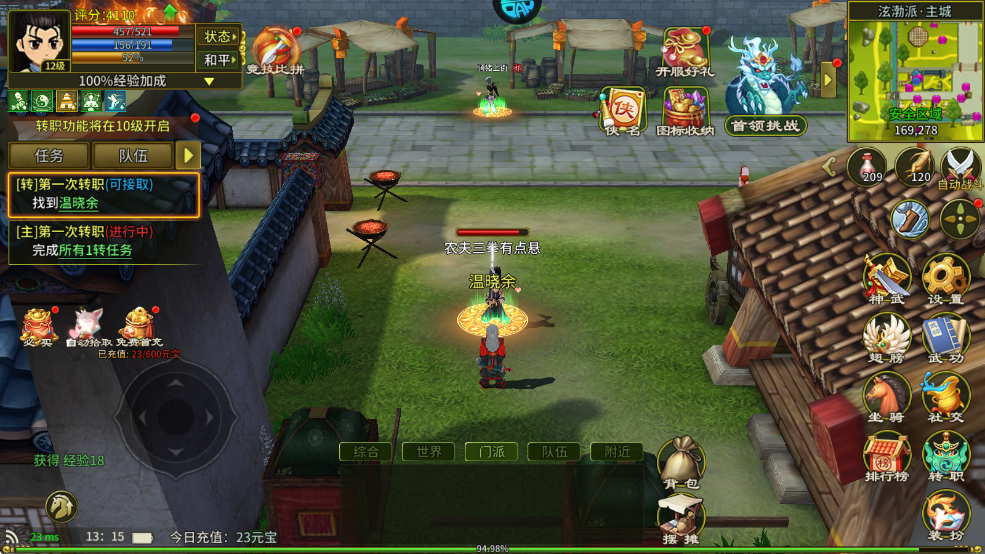
Task: Open the 武功 martial arts book
Action: (x=944, y=338)
